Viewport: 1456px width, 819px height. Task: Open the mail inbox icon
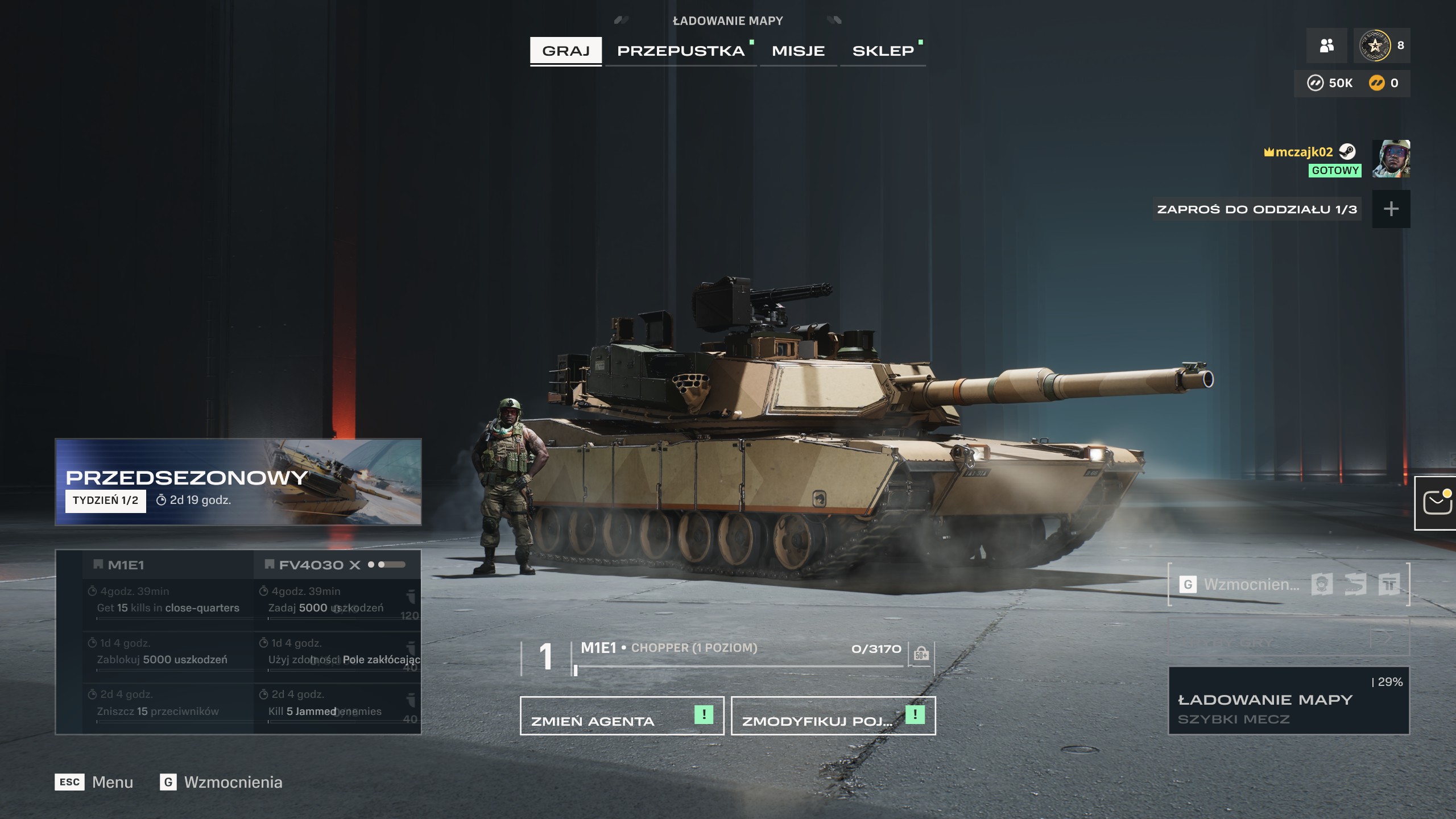click(1437, 503)
